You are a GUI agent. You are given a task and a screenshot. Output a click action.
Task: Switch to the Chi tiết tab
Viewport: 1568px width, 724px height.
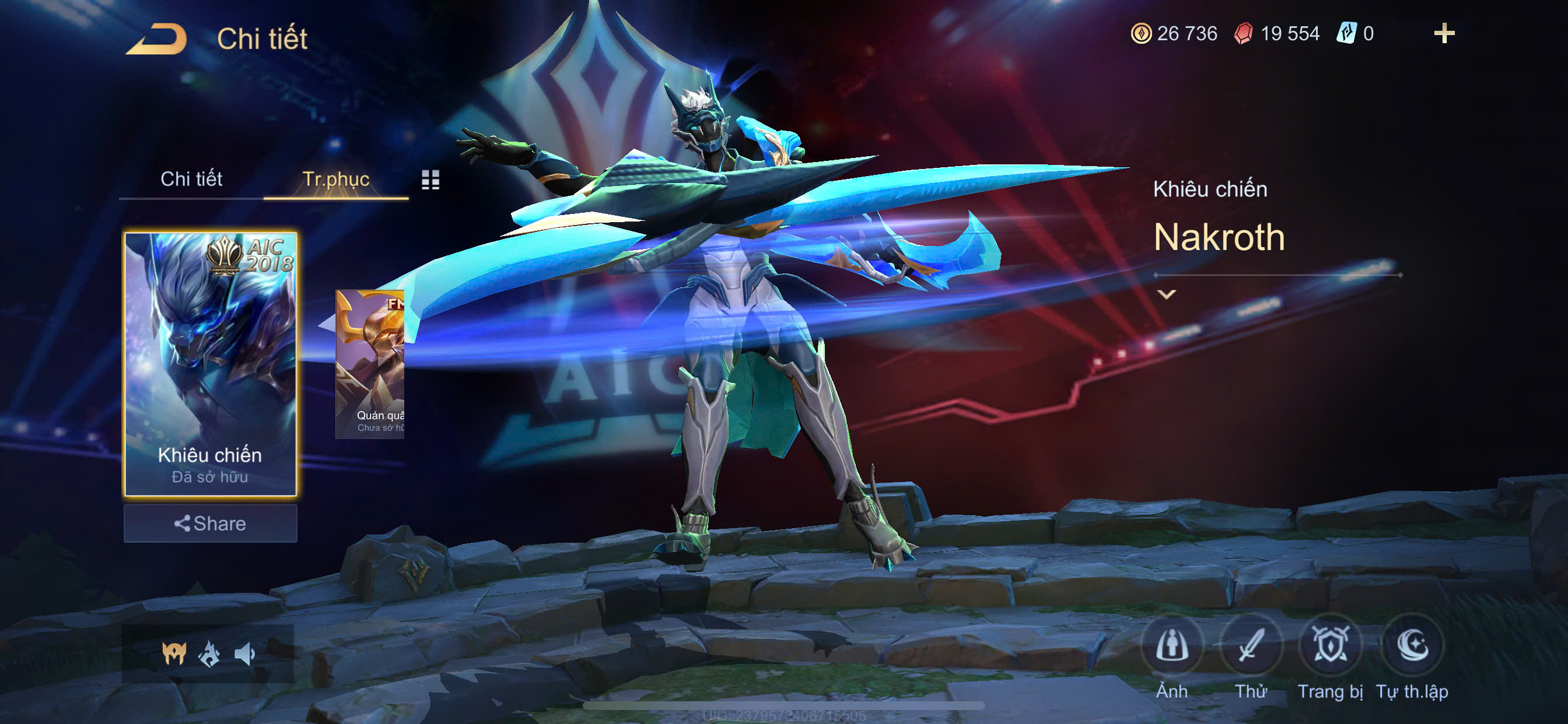pos(191,179)
